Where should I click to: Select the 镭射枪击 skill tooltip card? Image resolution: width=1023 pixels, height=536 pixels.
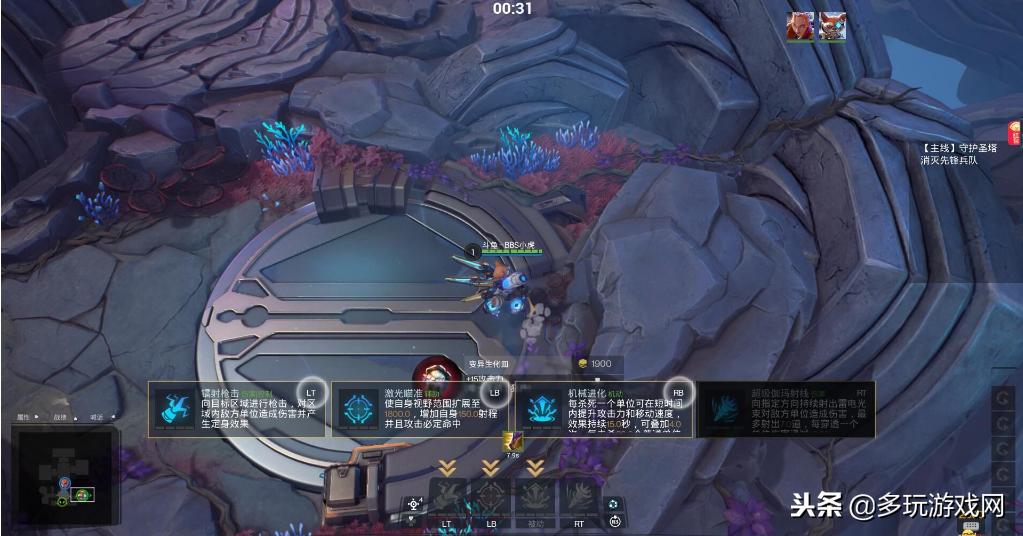[237, 409]
